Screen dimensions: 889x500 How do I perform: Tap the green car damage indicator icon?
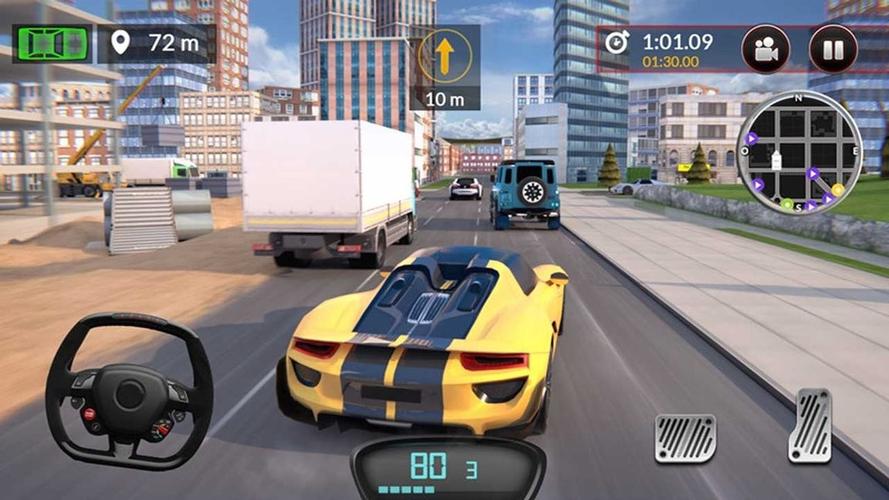point(51,44)
